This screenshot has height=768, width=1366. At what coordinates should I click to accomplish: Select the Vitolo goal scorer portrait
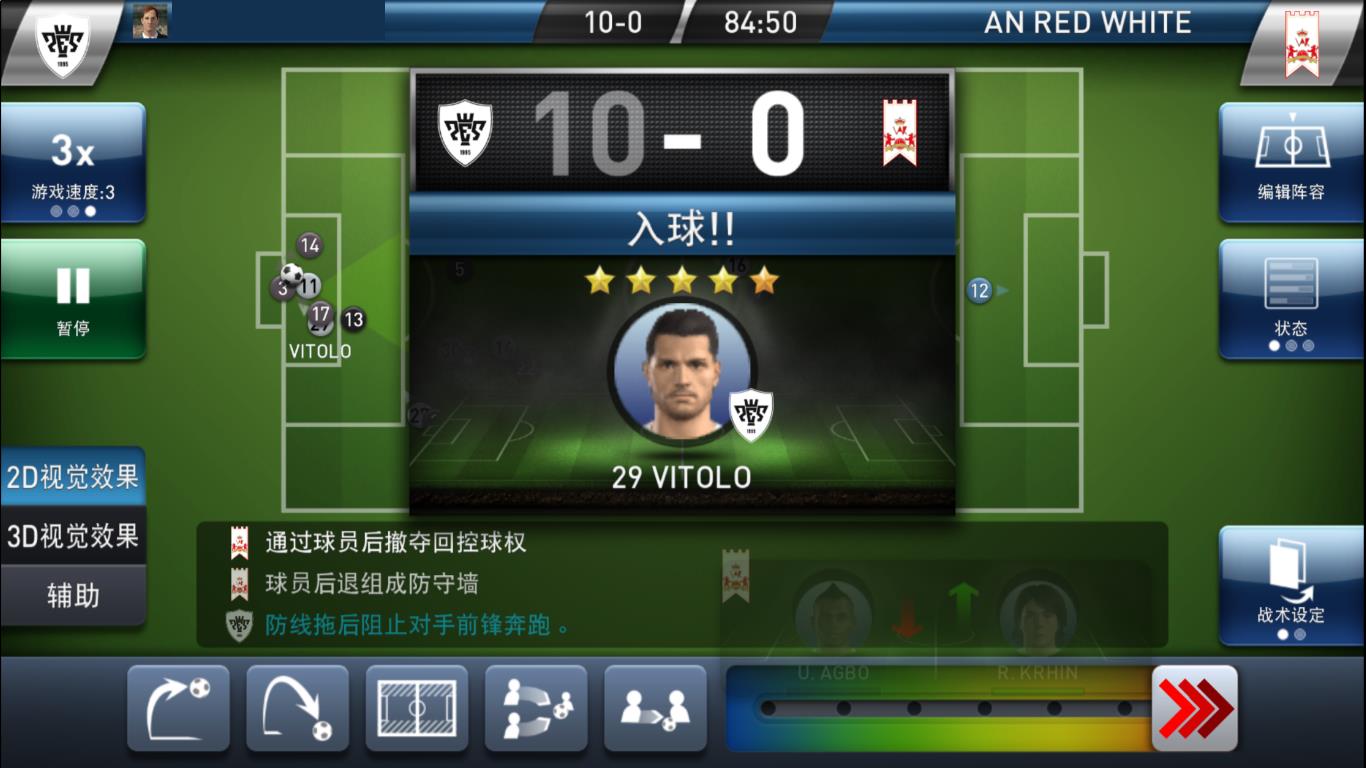[682, 371]
